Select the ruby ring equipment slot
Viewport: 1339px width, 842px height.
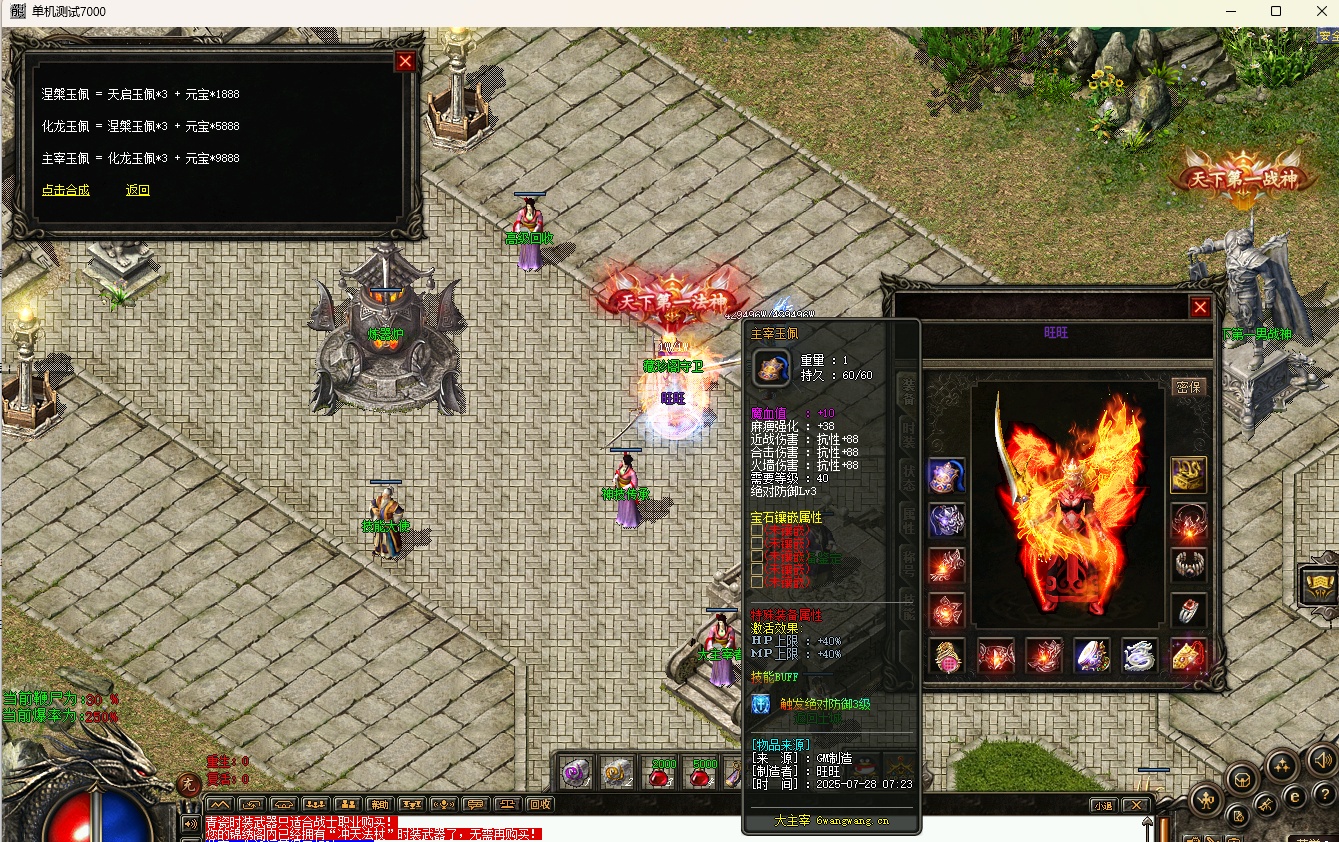pyautogui.click(x=1189, y=609)
